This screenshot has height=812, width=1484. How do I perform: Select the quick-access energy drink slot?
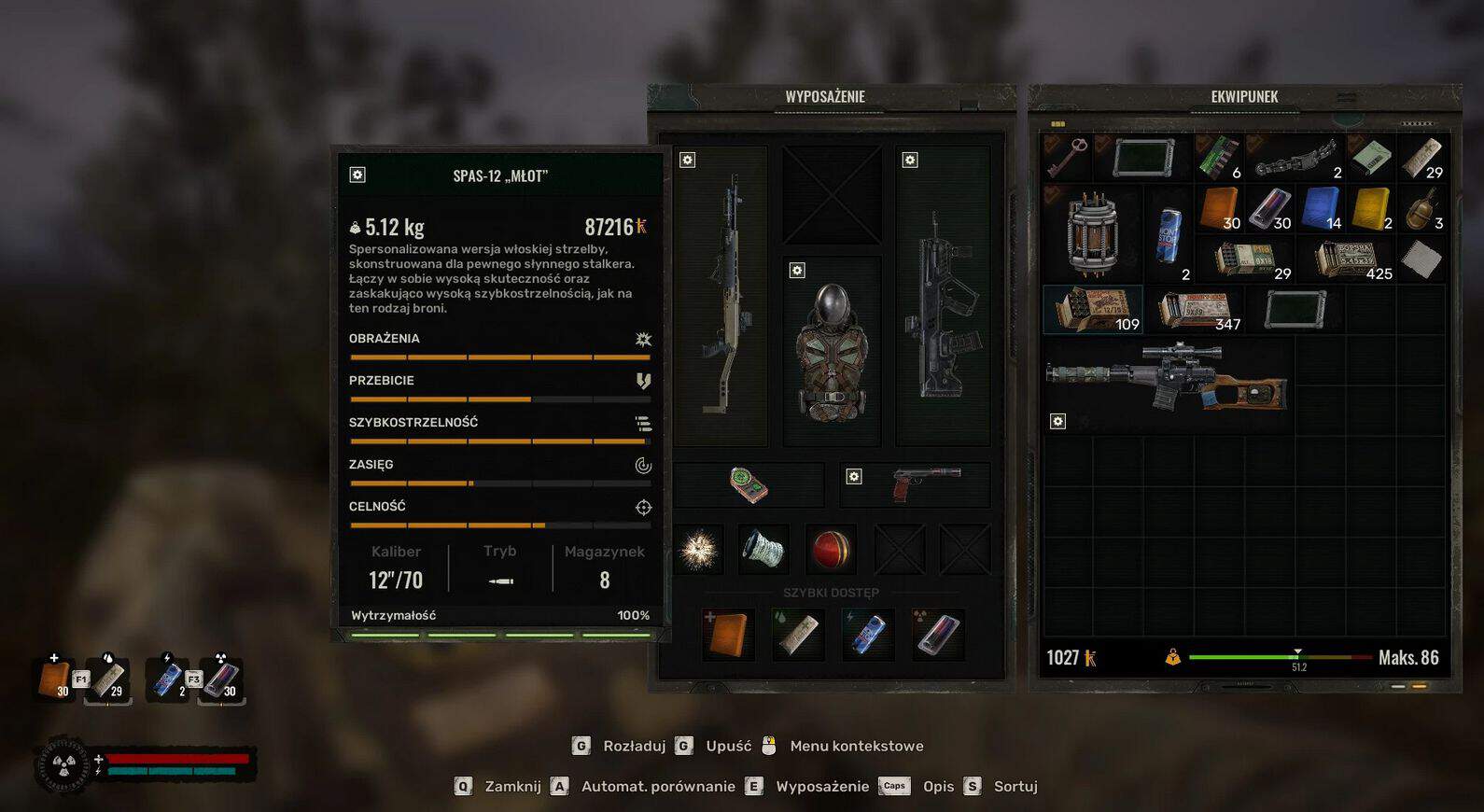(x=868, y=635)
